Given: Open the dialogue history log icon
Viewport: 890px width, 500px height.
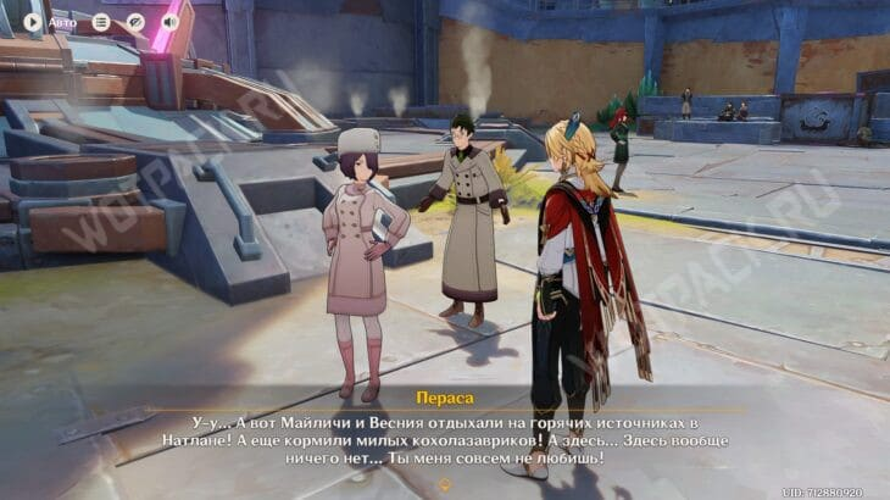Looking at the screenshot, I should (x=101, y=21).
